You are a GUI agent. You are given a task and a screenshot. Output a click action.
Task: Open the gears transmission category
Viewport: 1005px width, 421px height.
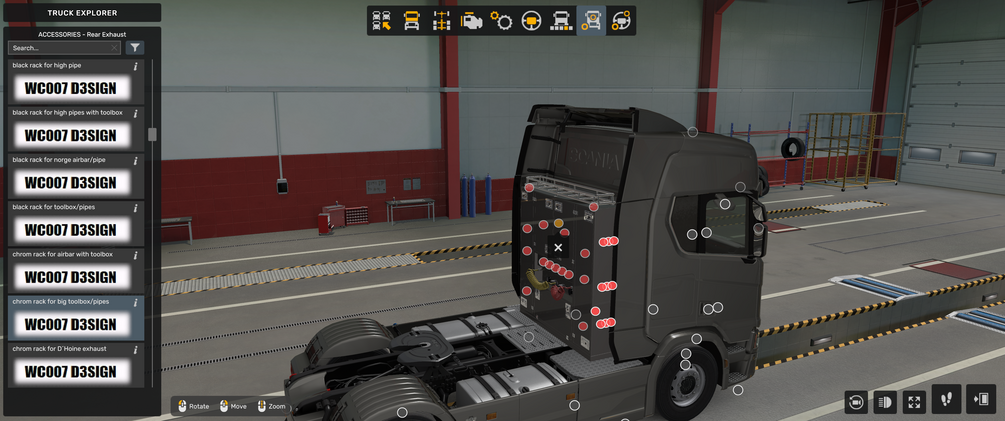[501, 20]
